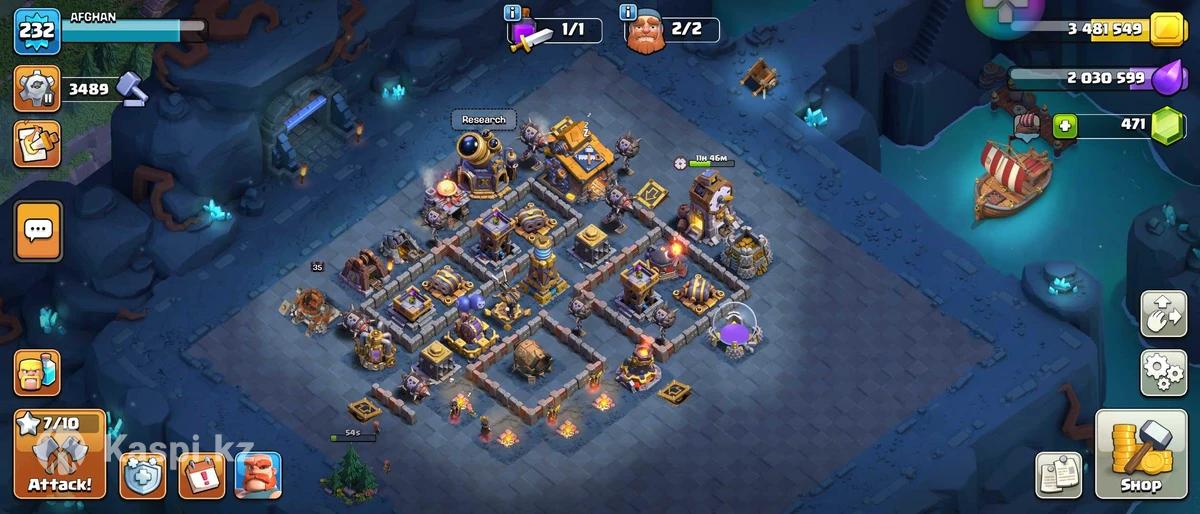The height and width of the screenshot is (514, 1200).
Task: Tap the hand with arrows layout button
Action: [x=1163, y=314]
